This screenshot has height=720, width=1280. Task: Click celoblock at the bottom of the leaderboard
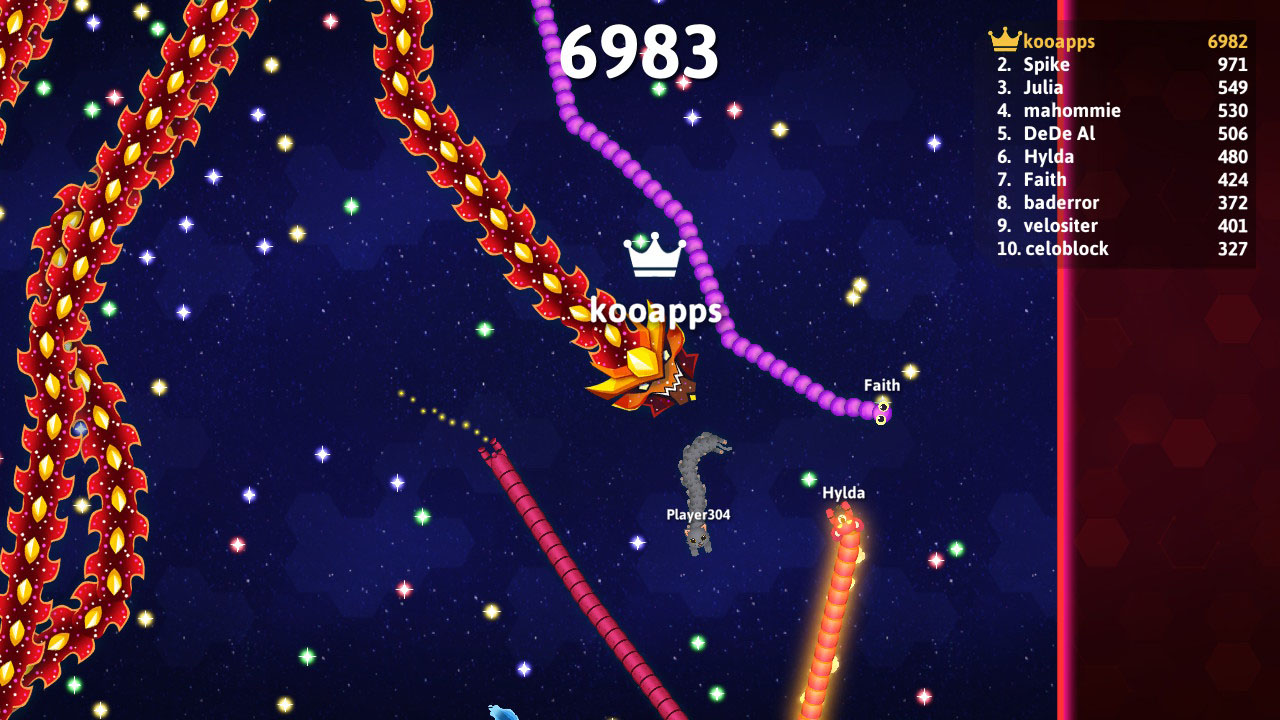pos(1066,248)
